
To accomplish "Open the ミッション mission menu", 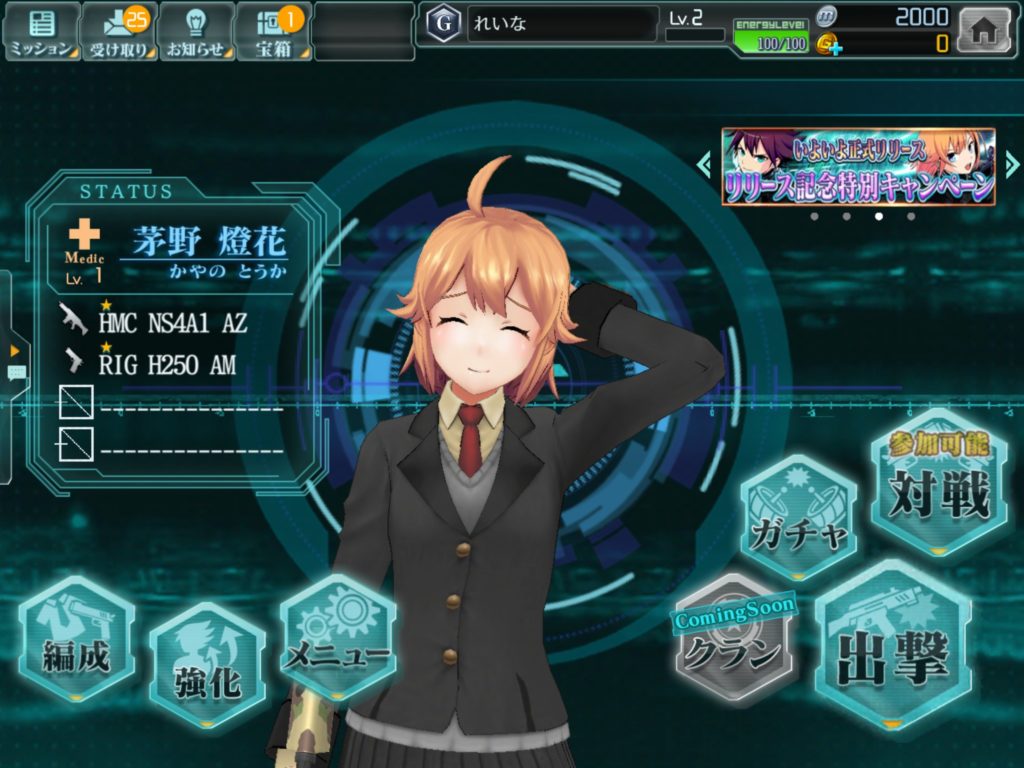I will pos(41,31).
